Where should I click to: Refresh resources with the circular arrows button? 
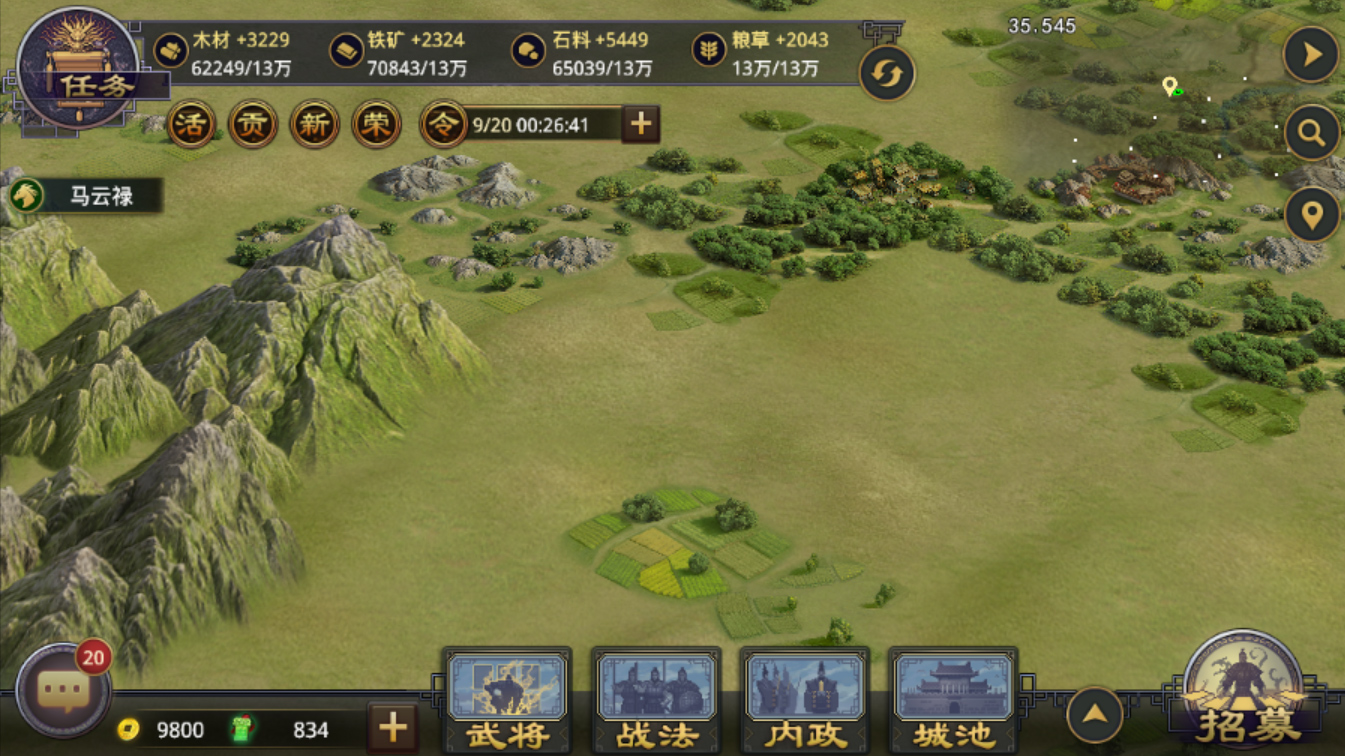[x=886, y=74]
